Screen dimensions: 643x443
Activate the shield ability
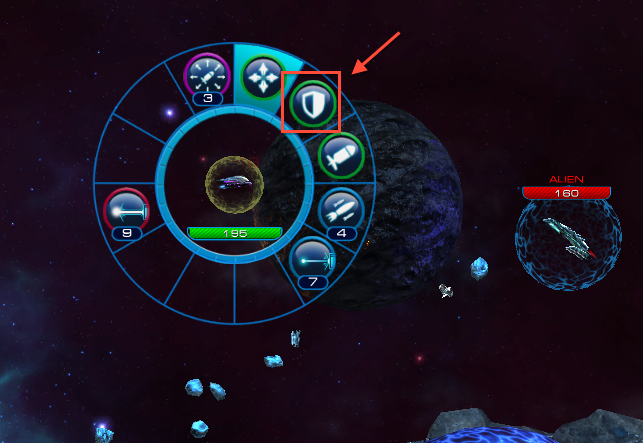click(310, 104)
